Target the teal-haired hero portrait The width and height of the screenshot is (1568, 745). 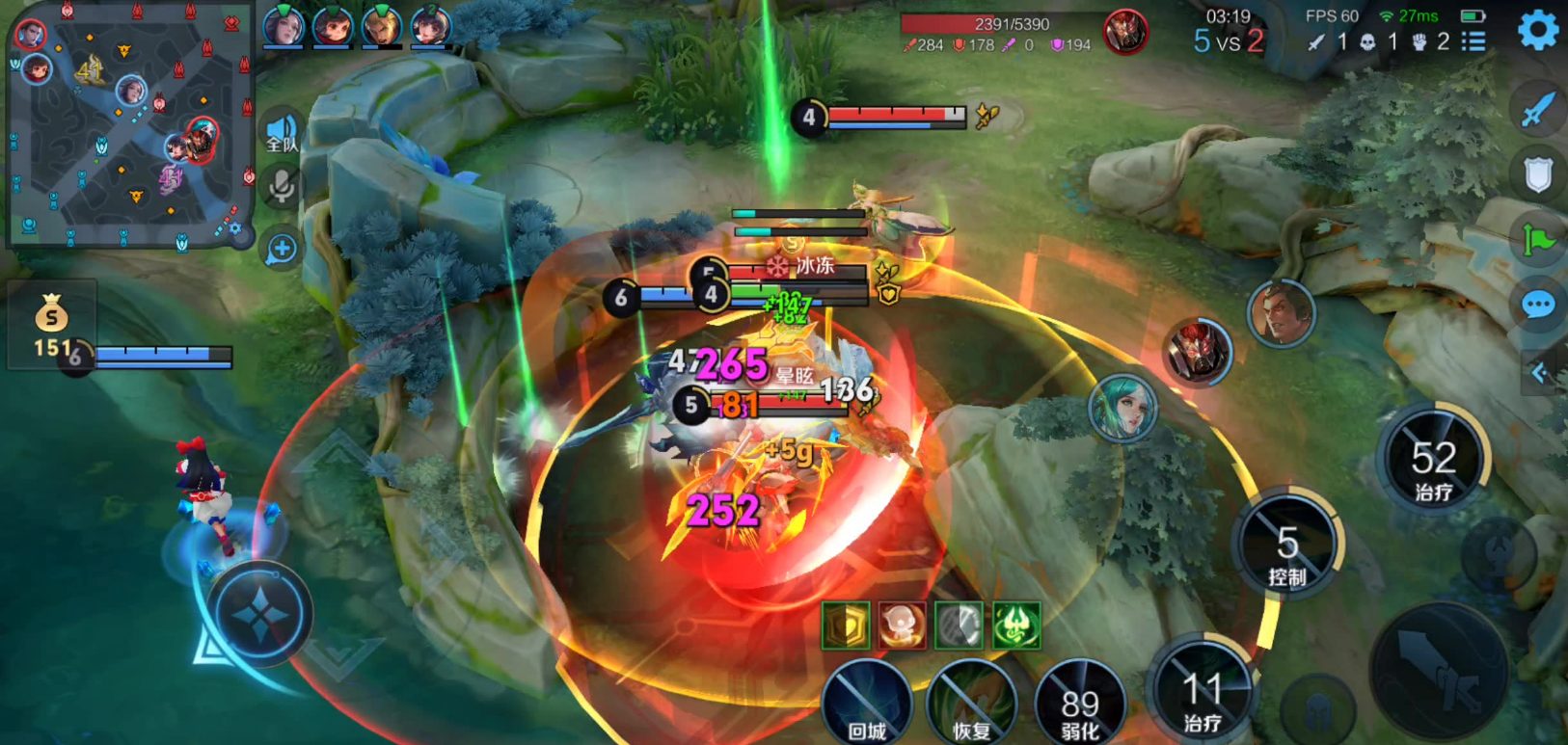(x=1122, y=409)
